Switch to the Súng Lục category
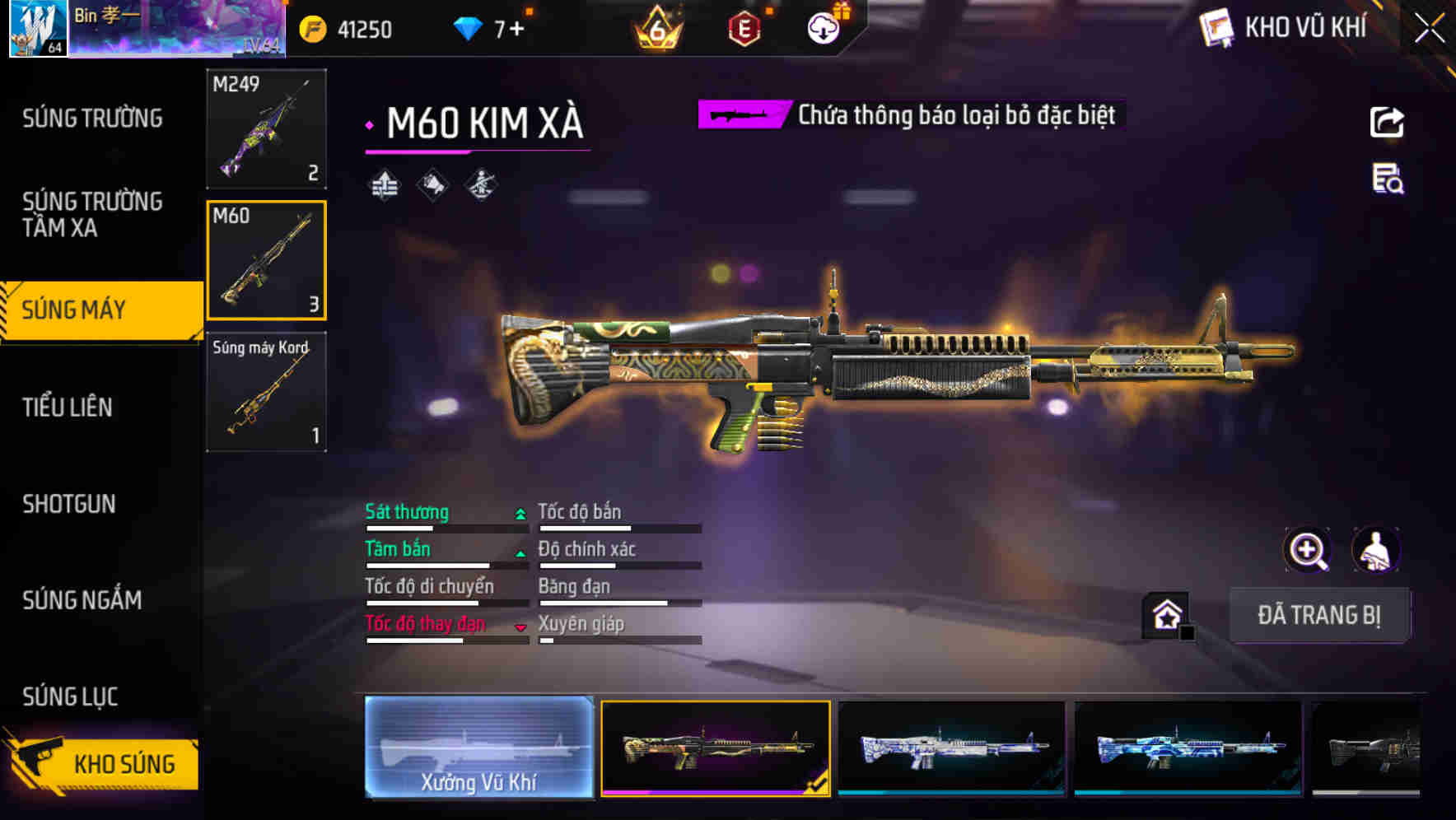1456x820 pixels. click(71, 697)
